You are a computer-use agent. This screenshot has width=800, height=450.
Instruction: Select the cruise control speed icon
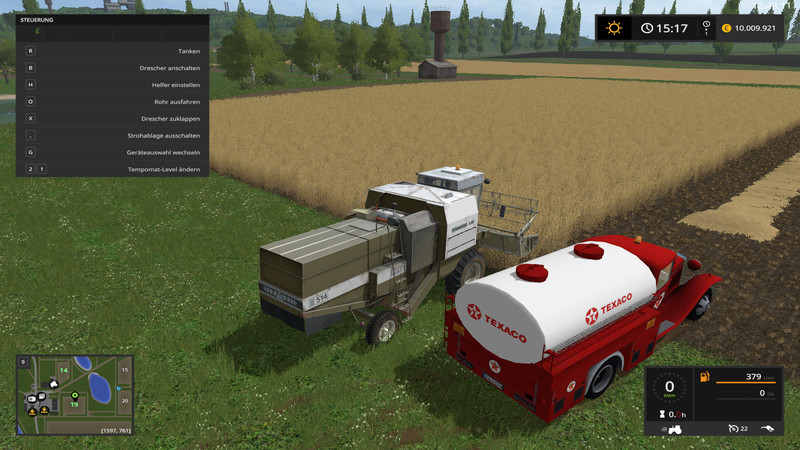(x=732, y=428)
